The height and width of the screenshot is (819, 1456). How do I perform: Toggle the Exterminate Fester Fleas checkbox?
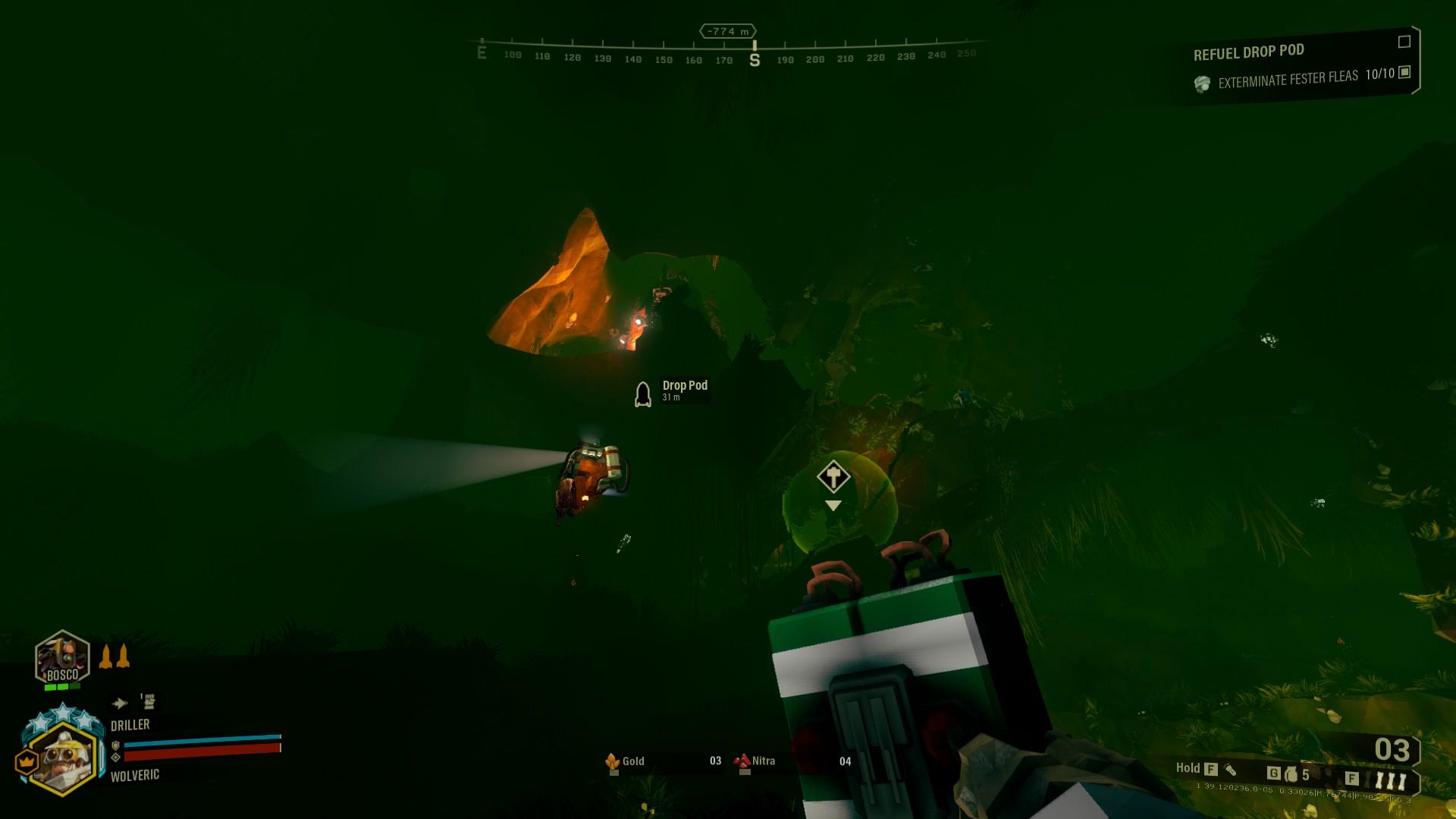coord(1404,72)
